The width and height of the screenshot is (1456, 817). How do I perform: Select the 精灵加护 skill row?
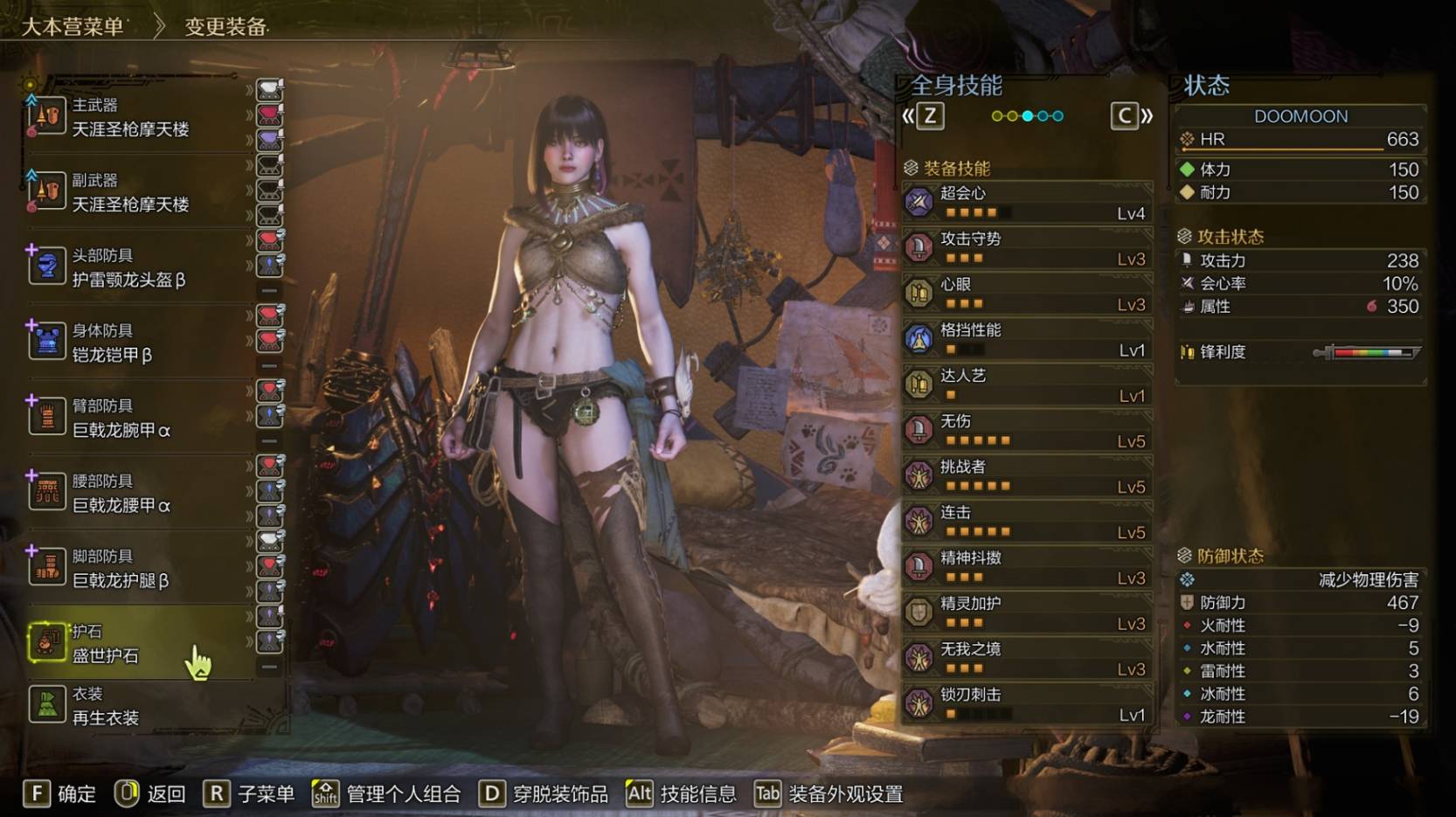[1028, 613]
